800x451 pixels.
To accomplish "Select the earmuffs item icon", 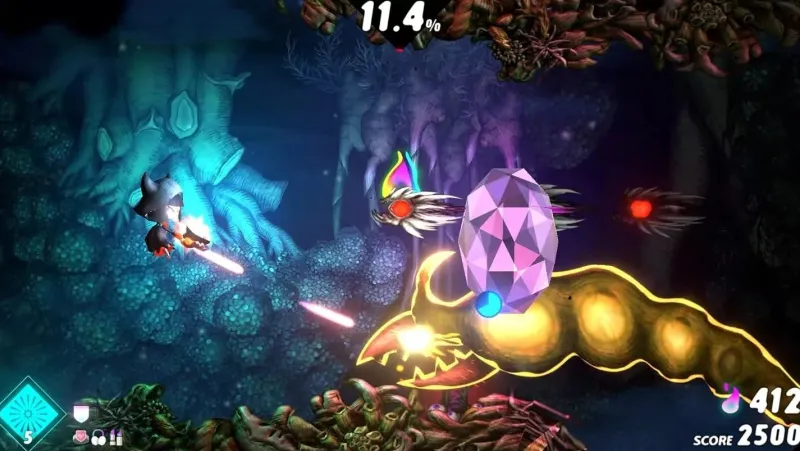I will click(98, 437).
